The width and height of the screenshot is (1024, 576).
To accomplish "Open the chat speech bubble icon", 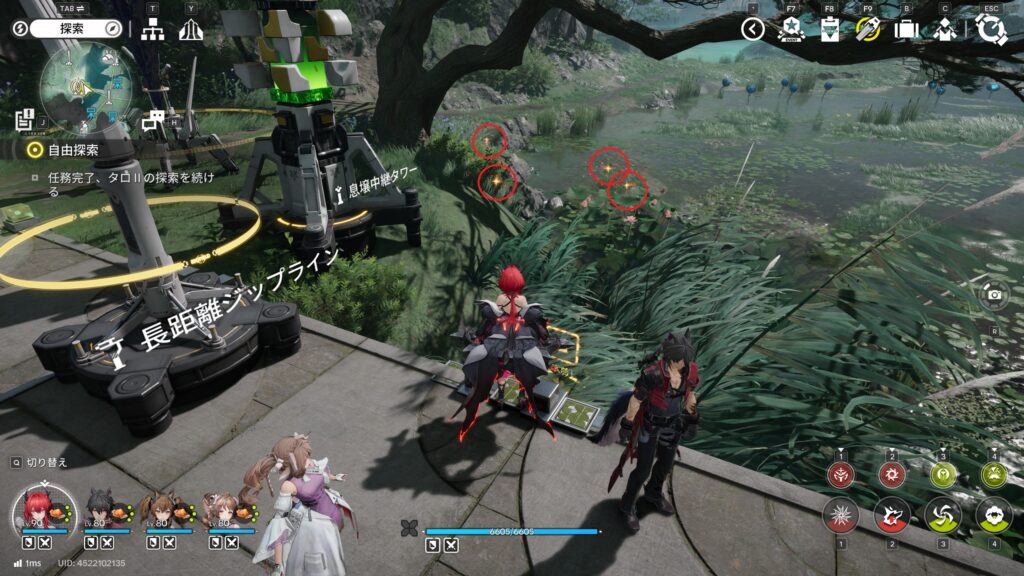I will tap(153, 122).
